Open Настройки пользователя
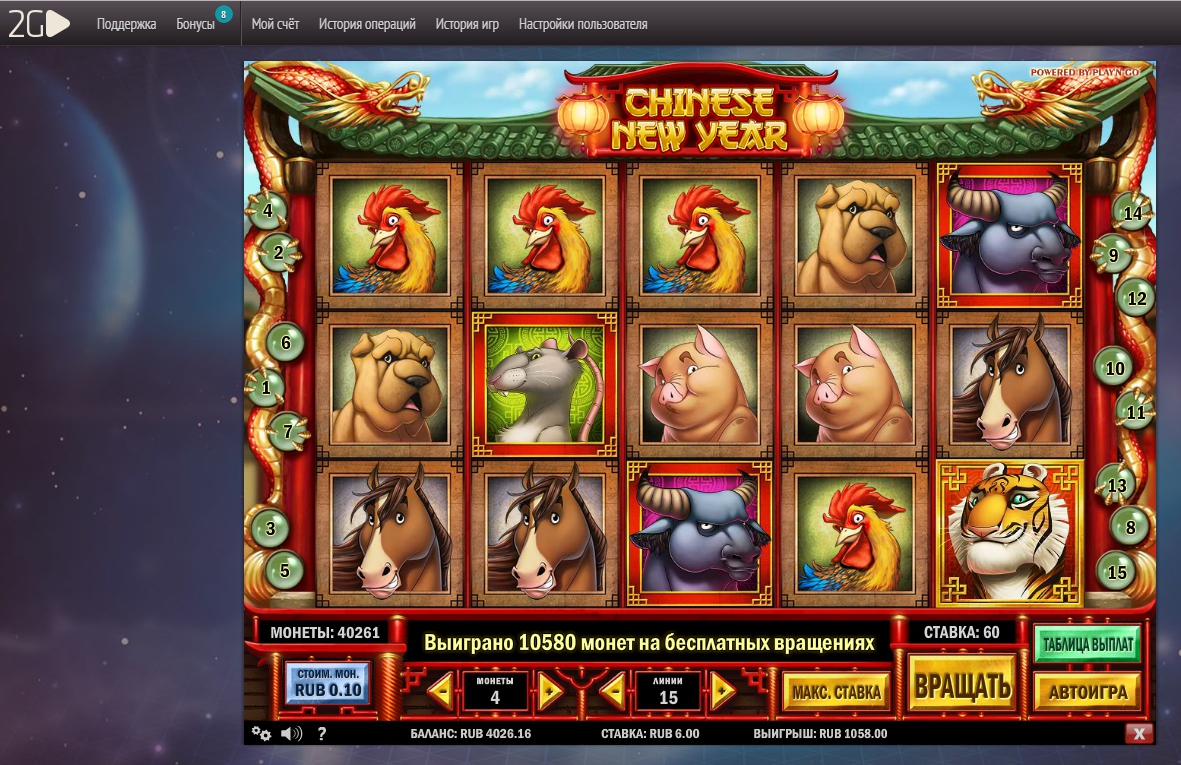Image resolution: width=1181 pixels, height=765 pixels. point(583,24)
